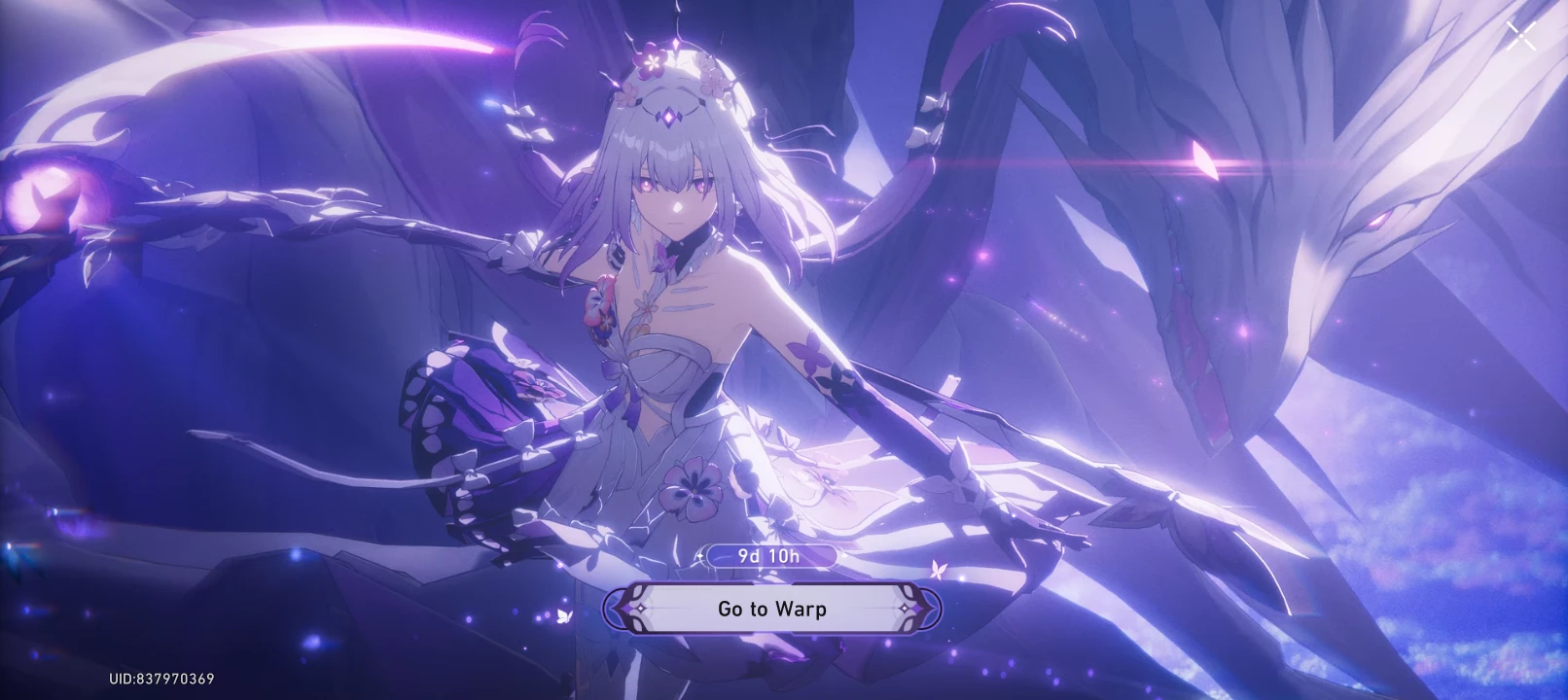Close the character banner splash screen
1568x700 pixels.
(x=1520, y=37)
